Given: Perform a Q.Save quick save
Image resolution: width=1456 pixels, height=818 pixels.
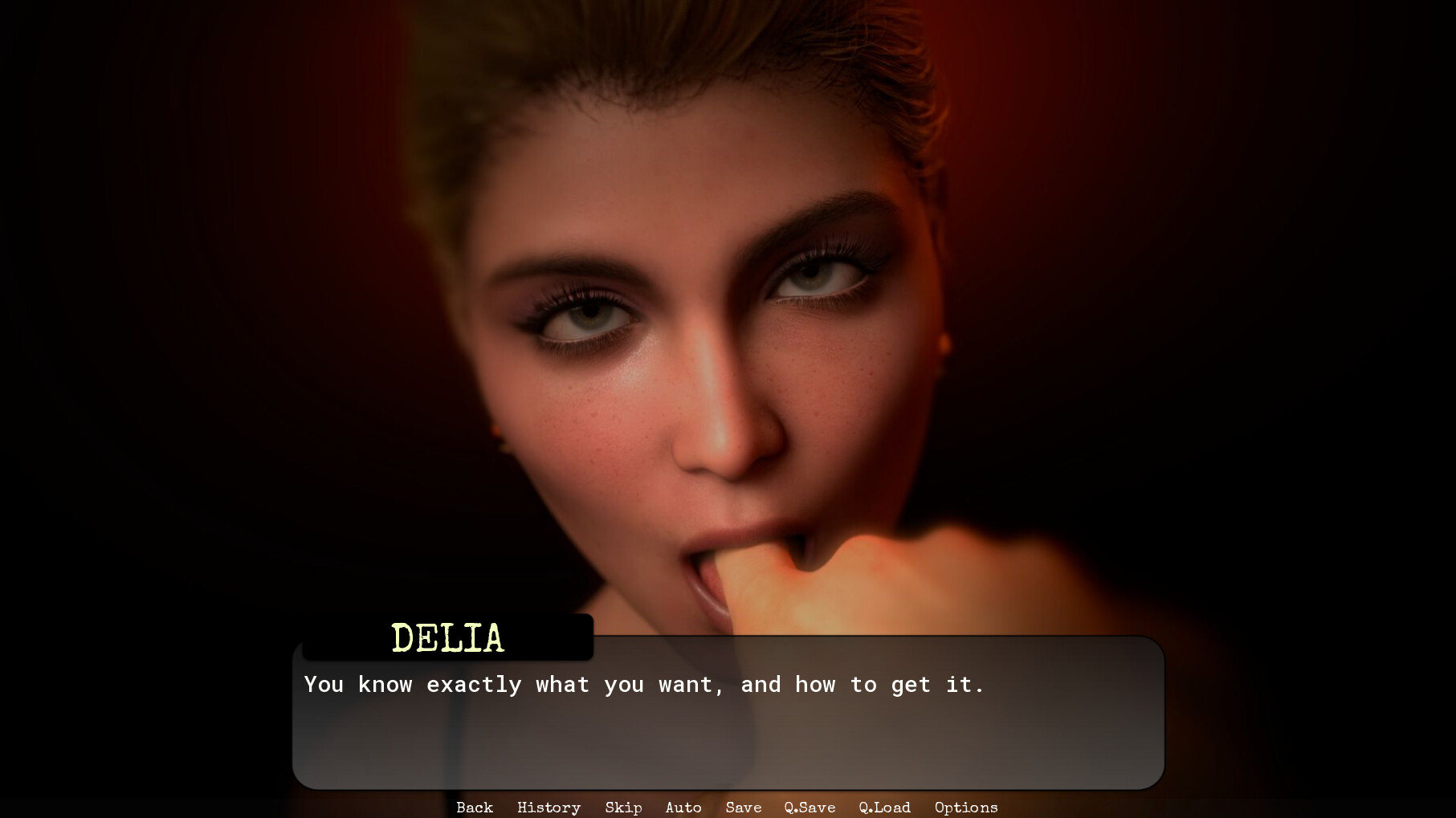Looking at the screenshot, I should tap(810, 808).
